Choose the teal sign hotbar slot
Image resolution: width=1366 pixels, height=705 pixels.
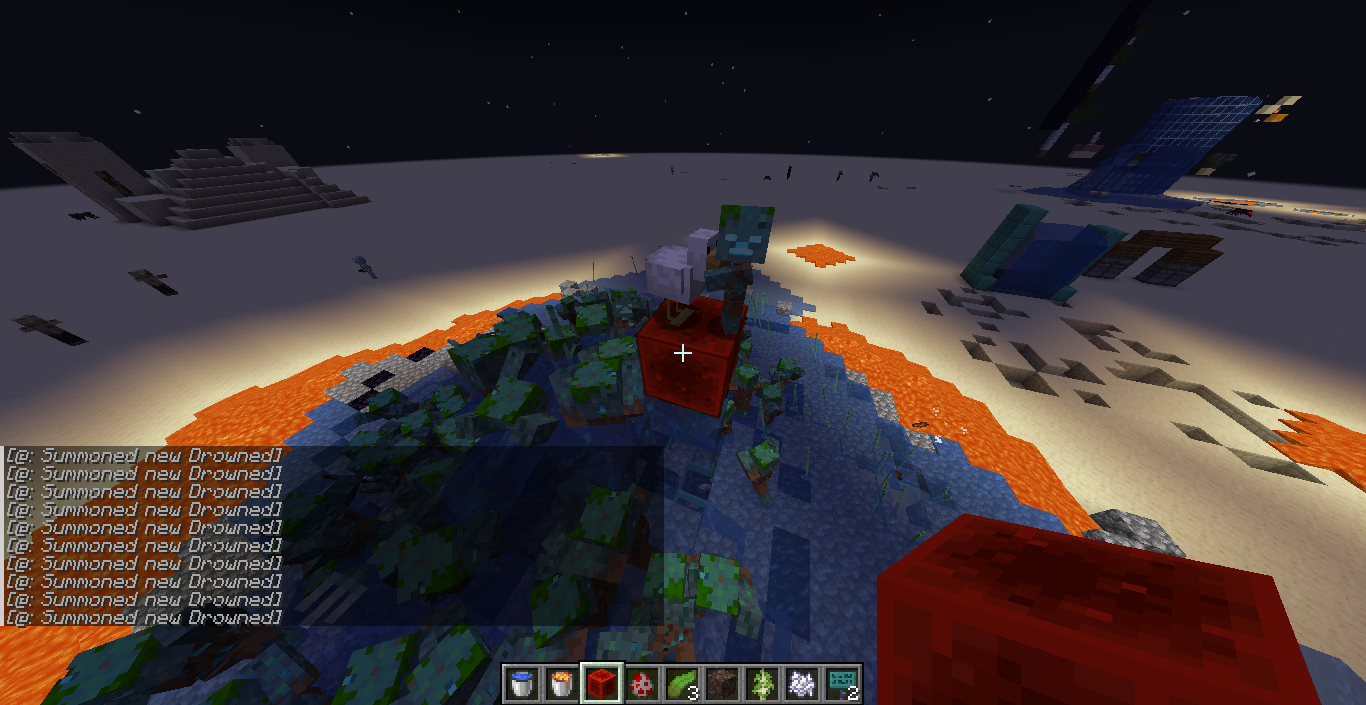click(844, 683)
